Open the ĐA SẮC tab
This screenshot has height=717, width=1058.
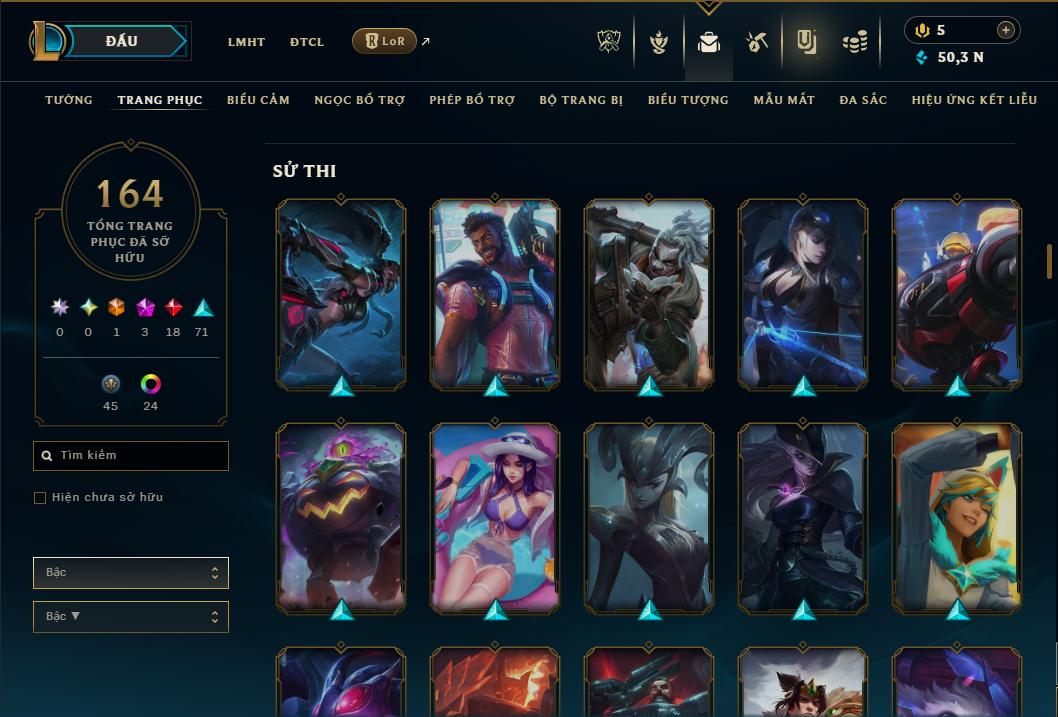click(863, 100)
